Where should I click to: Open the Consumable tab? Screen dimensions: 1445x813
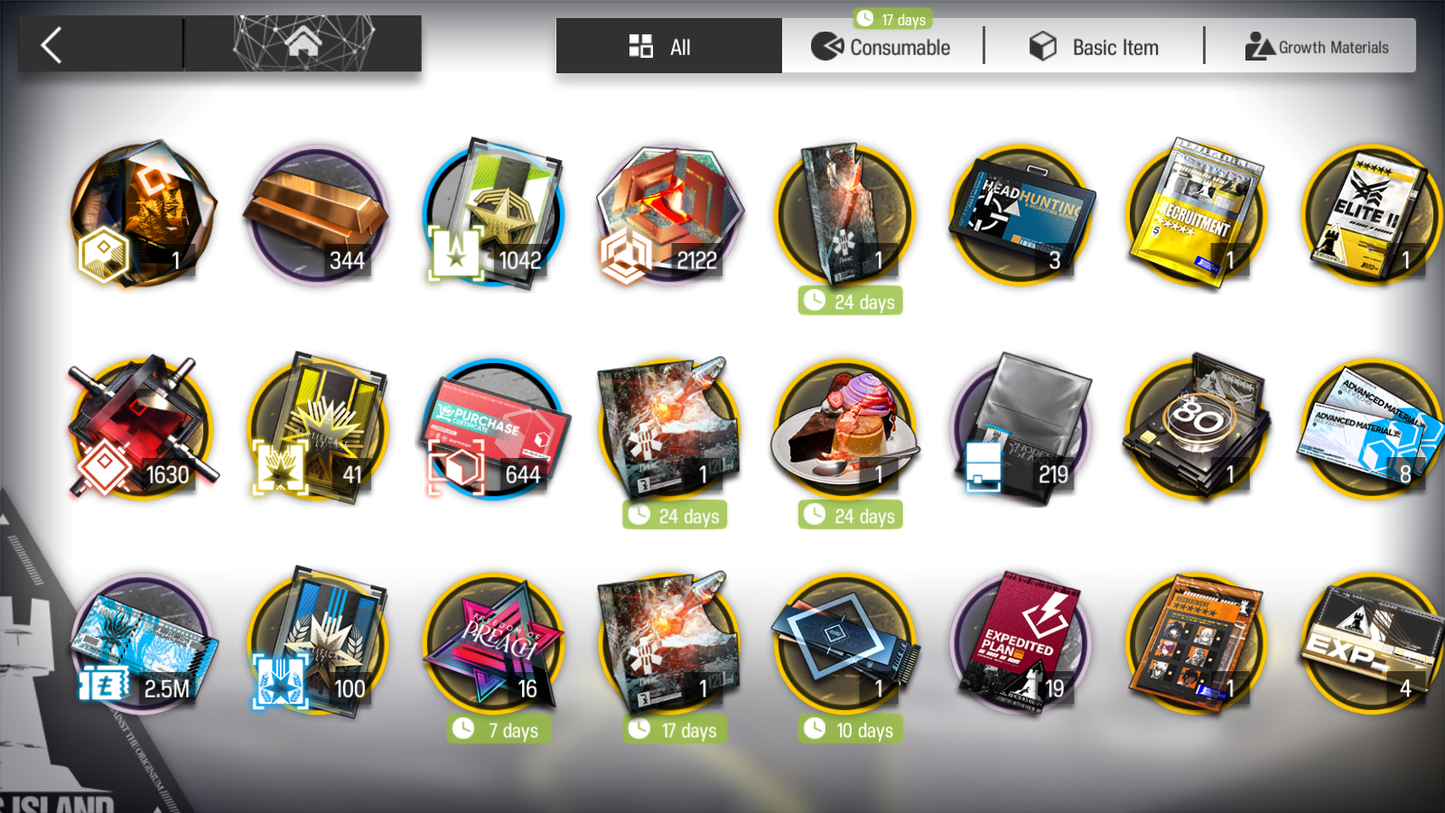[x=881, y=47]
